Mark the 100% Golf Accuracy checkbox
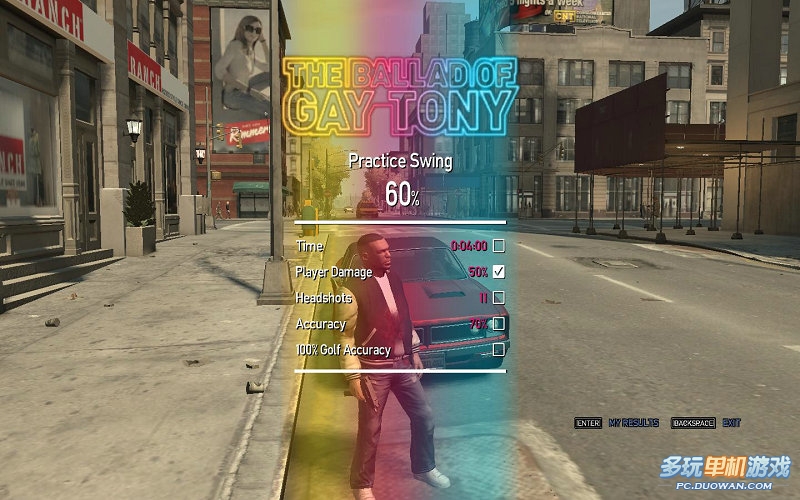 tap(498, 350)
